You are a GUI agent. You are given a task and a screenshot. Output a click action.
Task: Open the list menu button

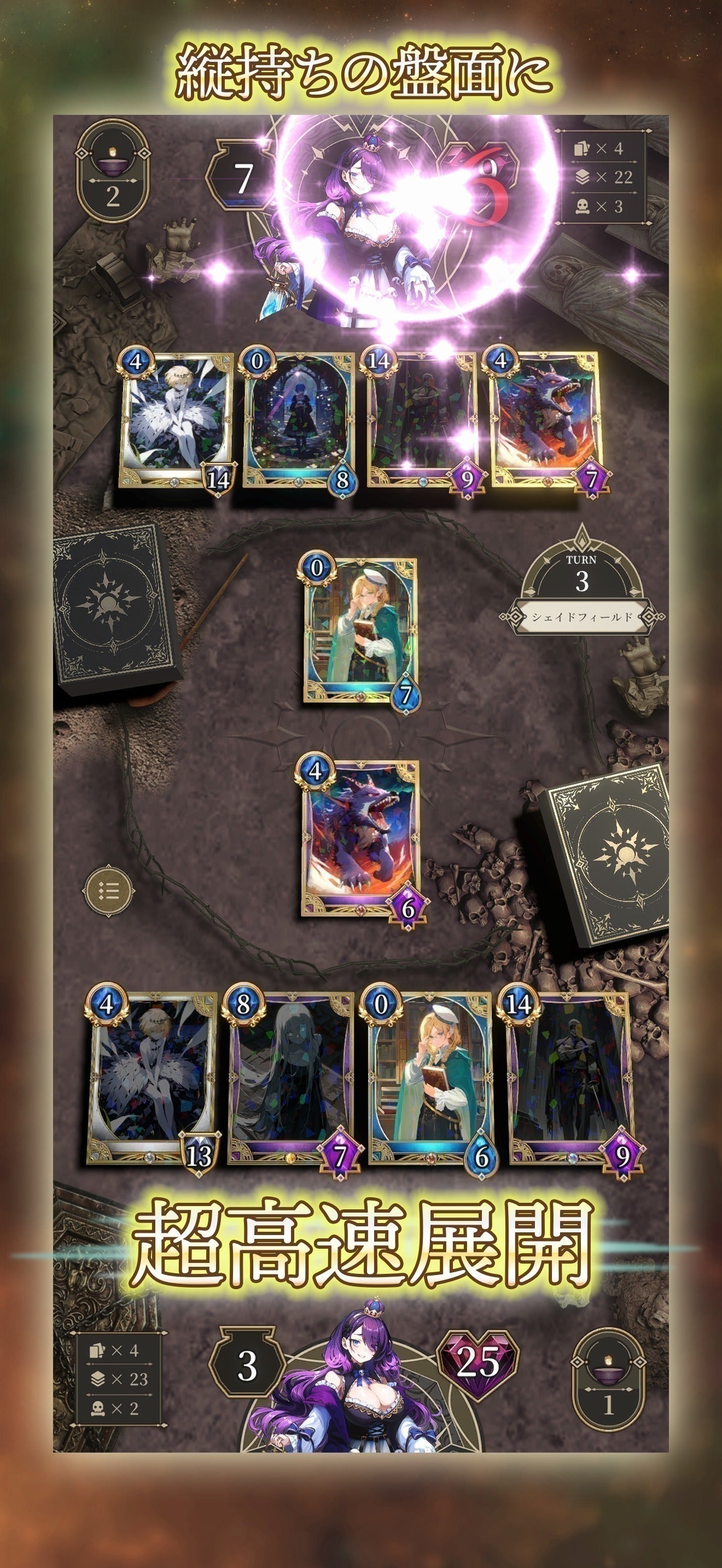(x=108, y=892)
